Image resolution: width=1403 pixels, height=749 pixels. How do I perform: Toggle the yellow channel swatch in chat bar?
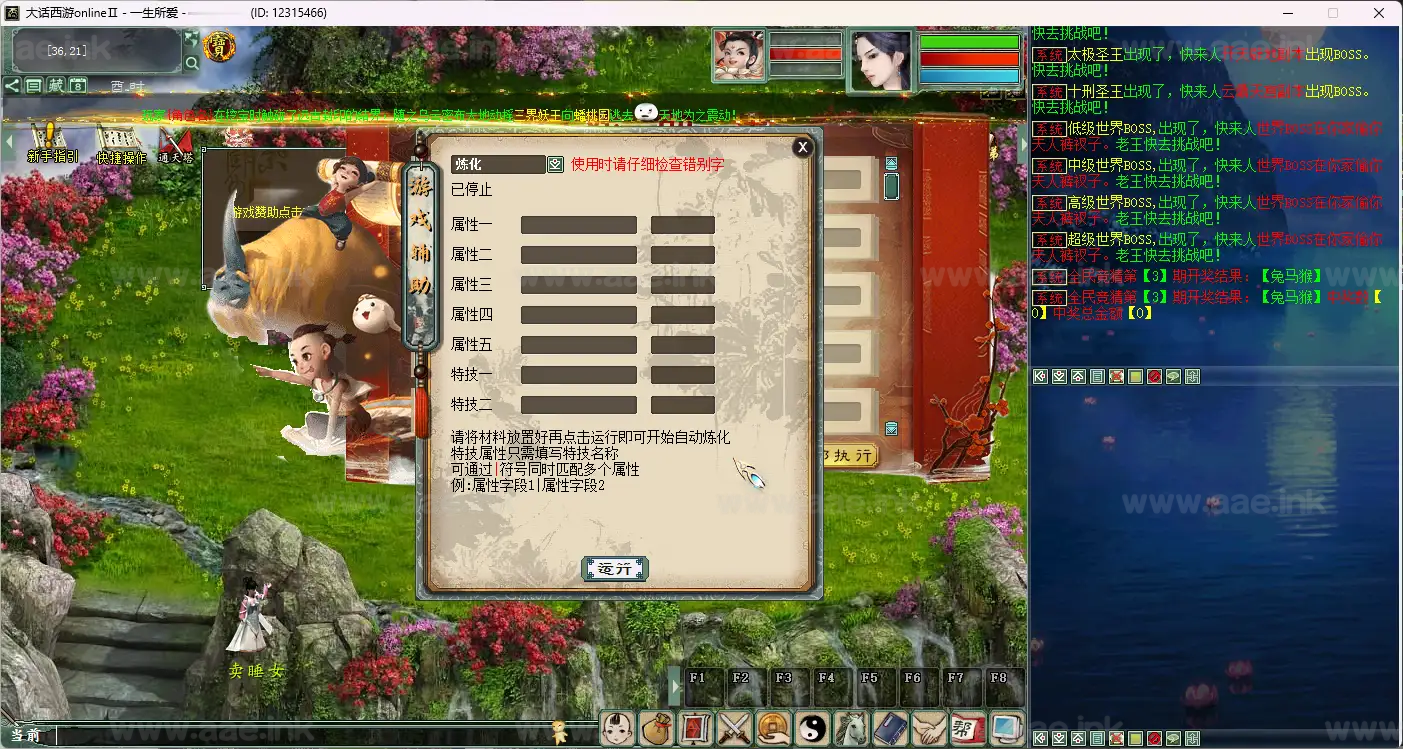click(1134, 377)
